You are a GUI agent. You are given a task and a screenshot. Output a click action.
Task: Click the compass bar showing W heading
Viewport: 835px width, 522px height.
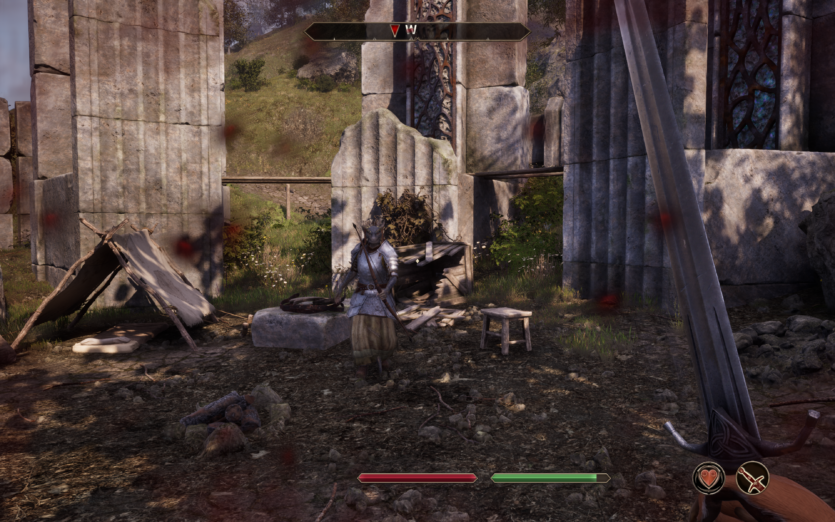point(417,31)
